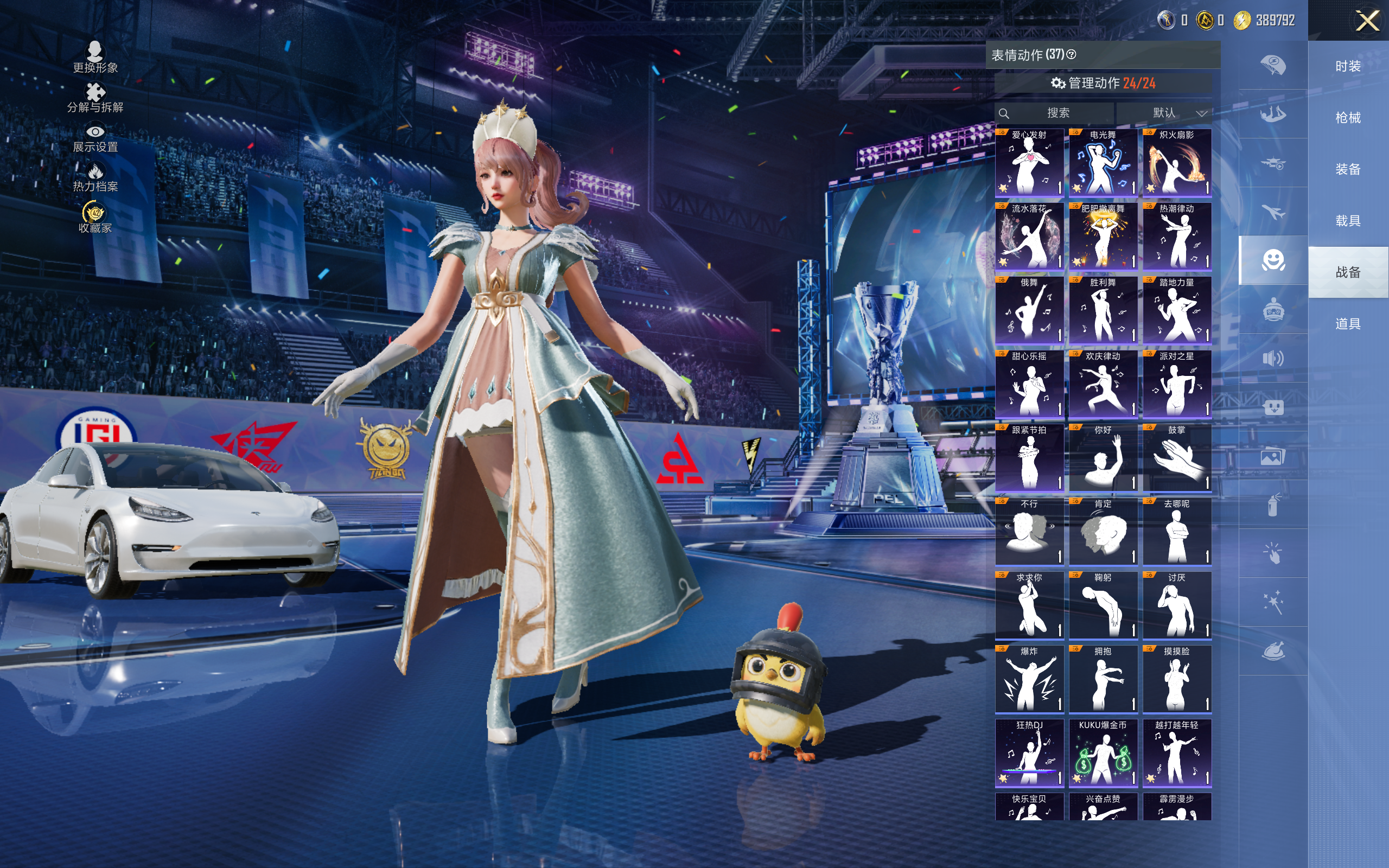Pick the 胜利舞 victory dance emote
This screenshot has width=1389, height=868.
(1103, 310)
